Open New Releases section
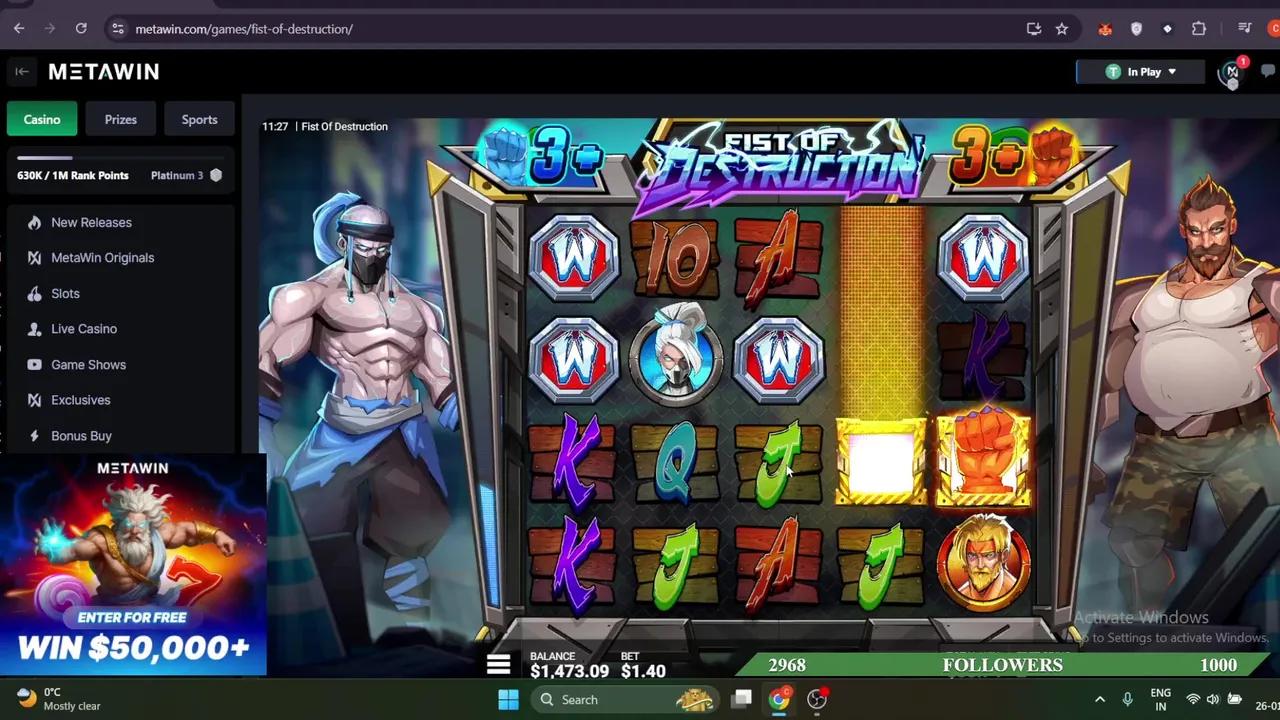Viewport: 1280px width, 720px height. 90,222
